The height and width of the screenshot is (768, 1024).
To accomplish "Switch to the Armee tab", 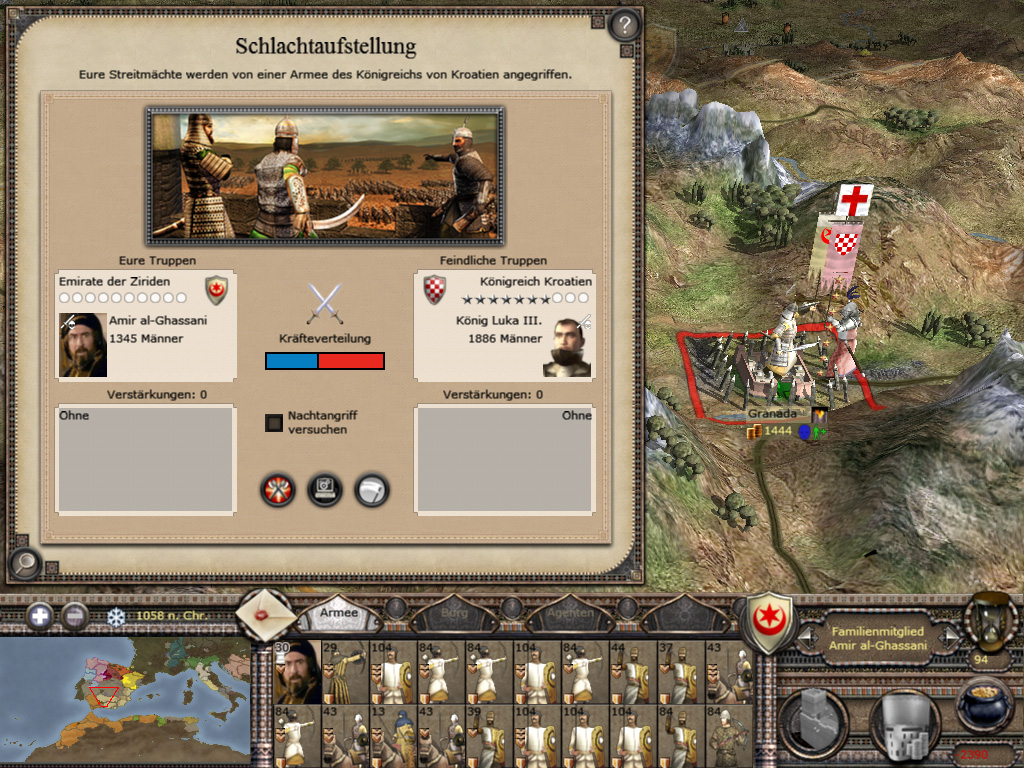I will click(339, 612).
